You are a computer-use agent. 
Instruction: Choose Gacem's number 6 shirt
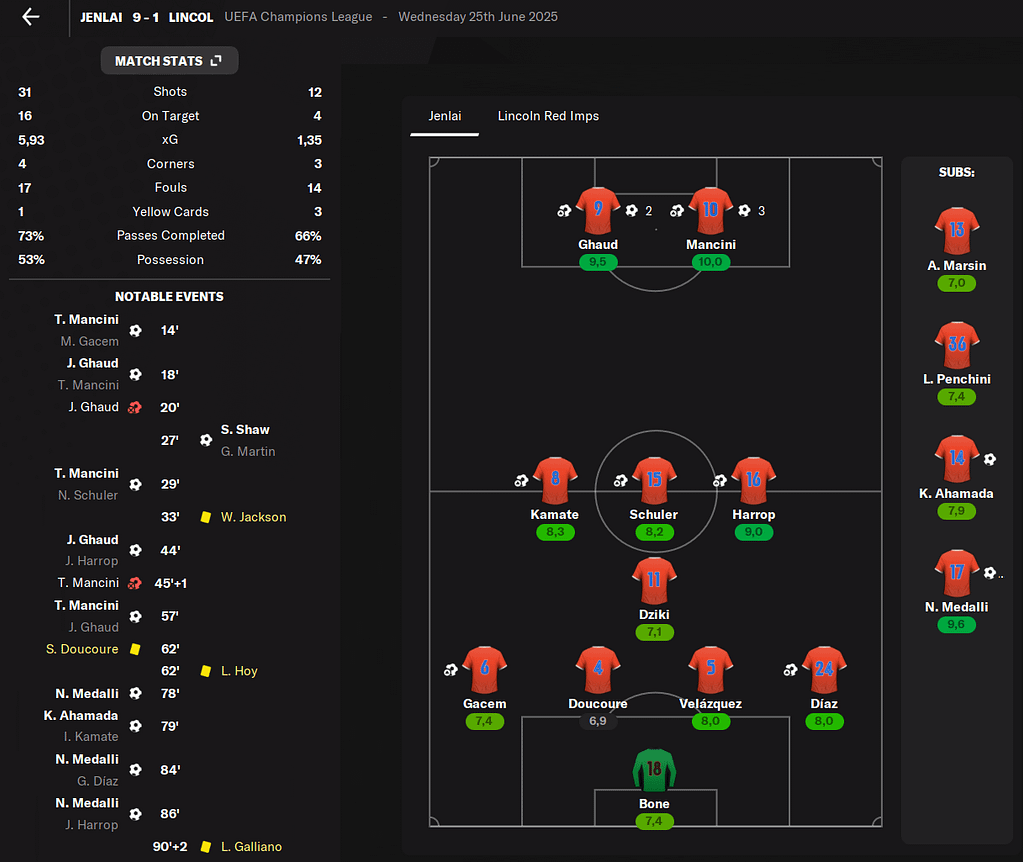tap(484, 670)
